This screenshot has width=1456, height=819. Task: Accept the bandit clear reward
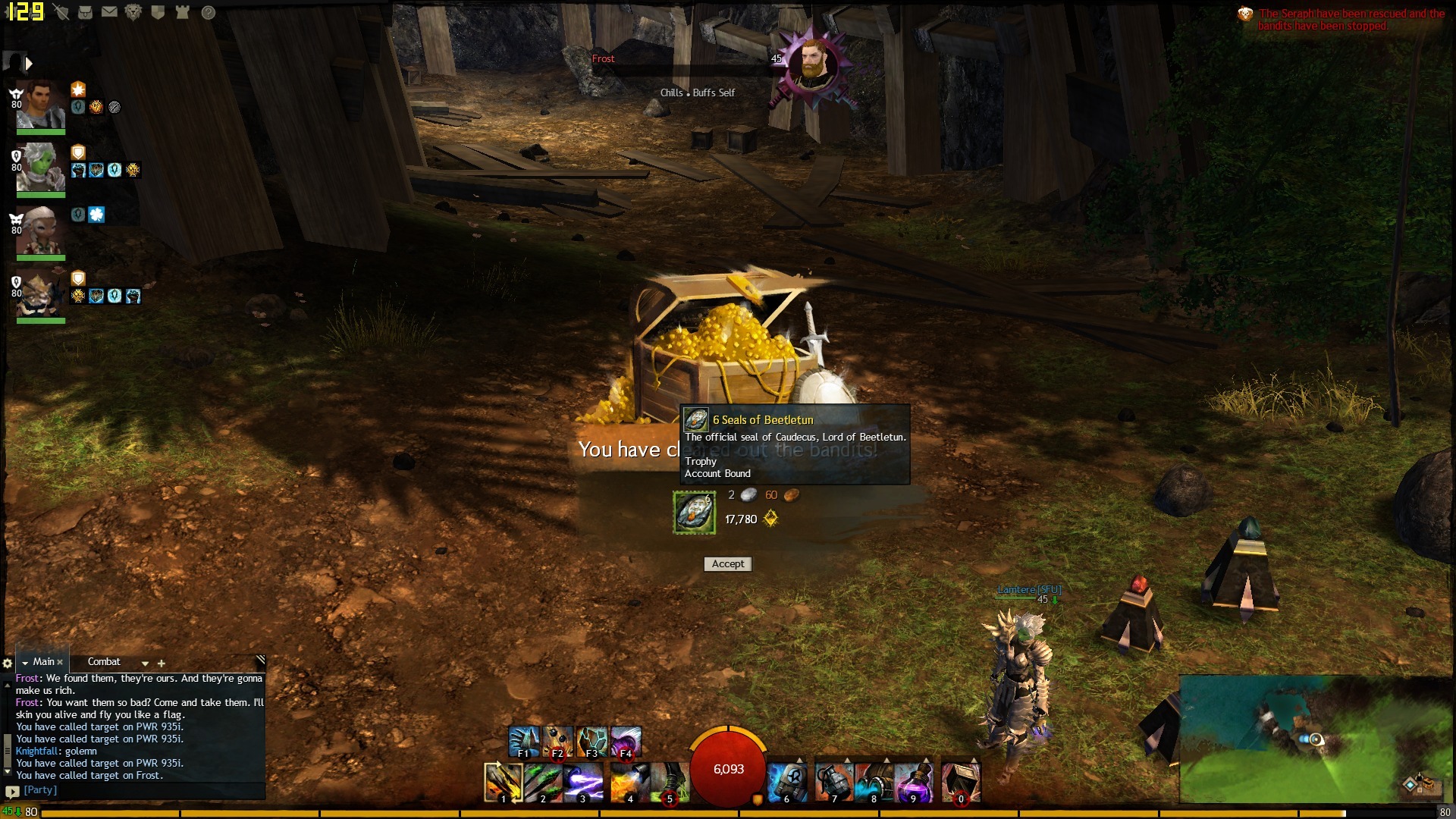(x=728, y=564)
